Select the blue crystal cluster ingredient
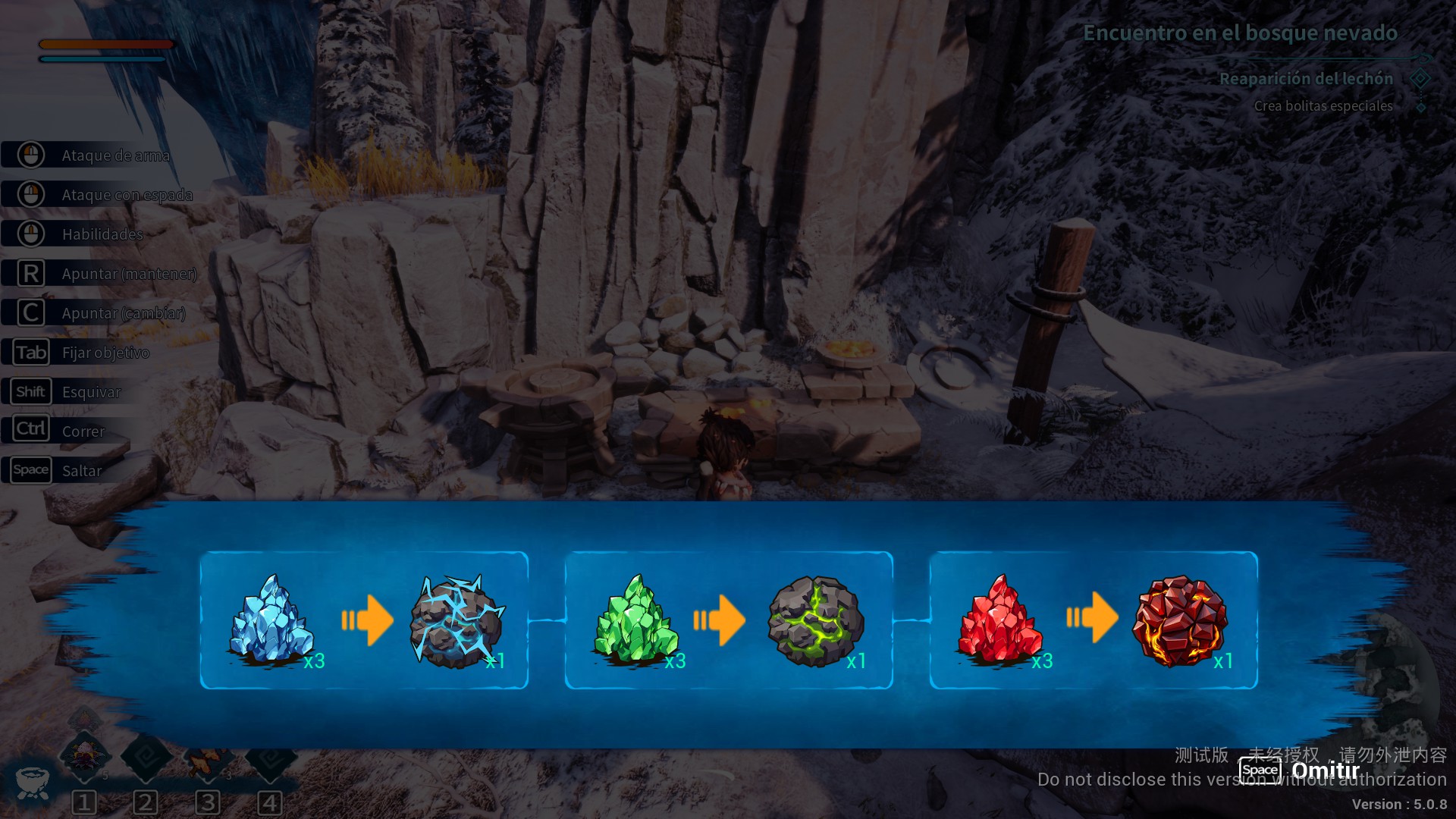This screenshot has width=1456, height=819. (x=271, y=620)
